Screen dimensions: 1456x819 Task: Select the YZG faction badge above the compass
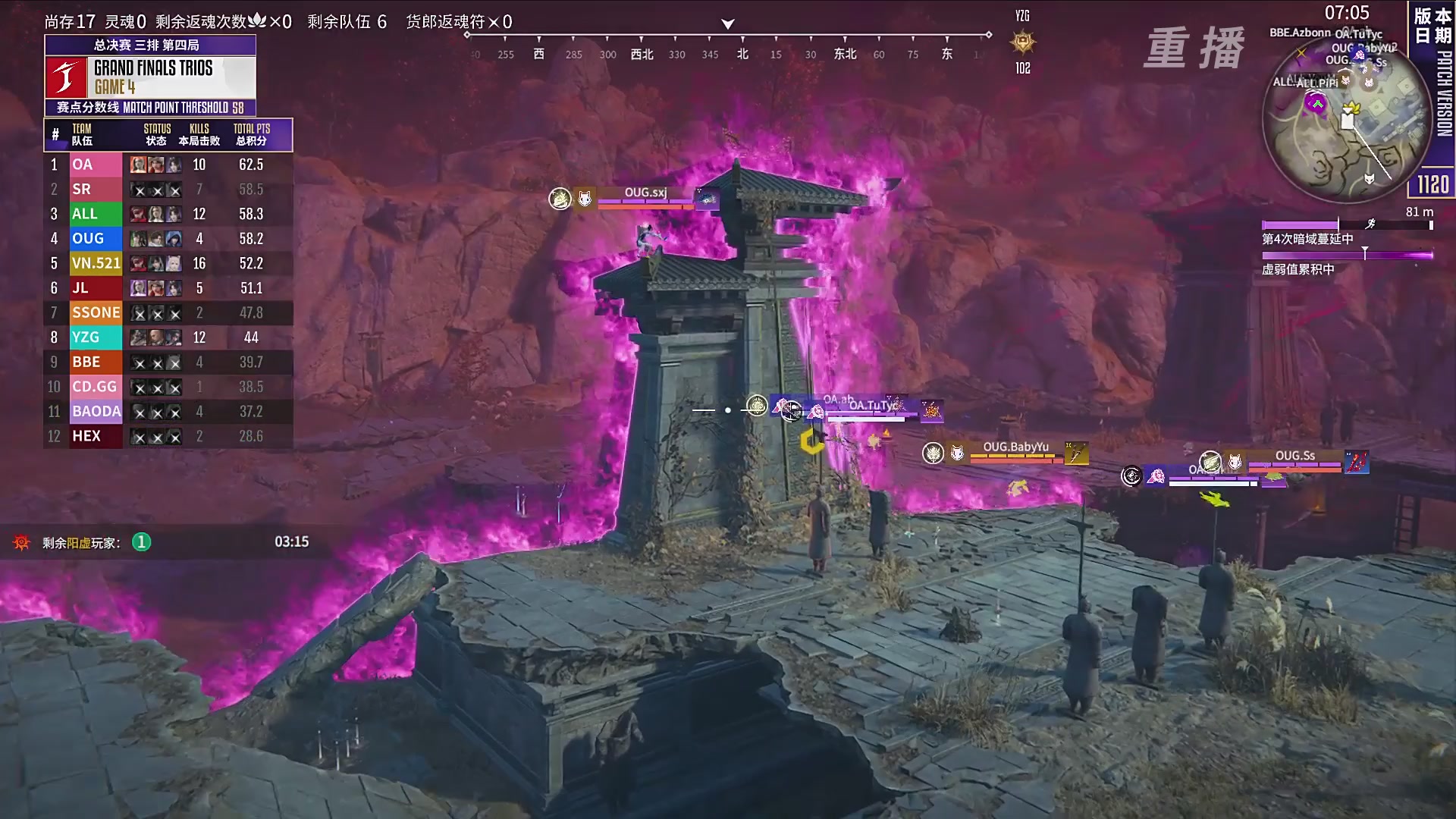(x=1021, y=42)
